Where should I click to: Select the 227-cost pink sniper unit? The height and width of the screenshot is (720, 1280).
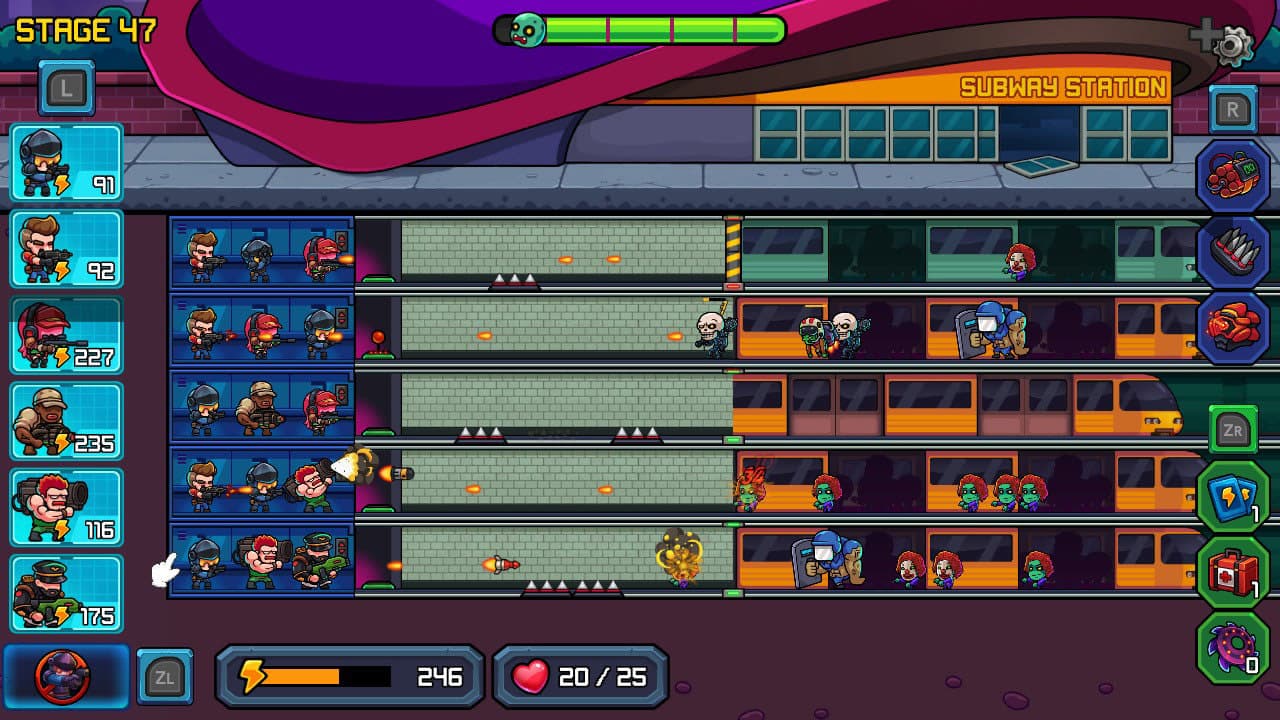[x=66, y=334]
